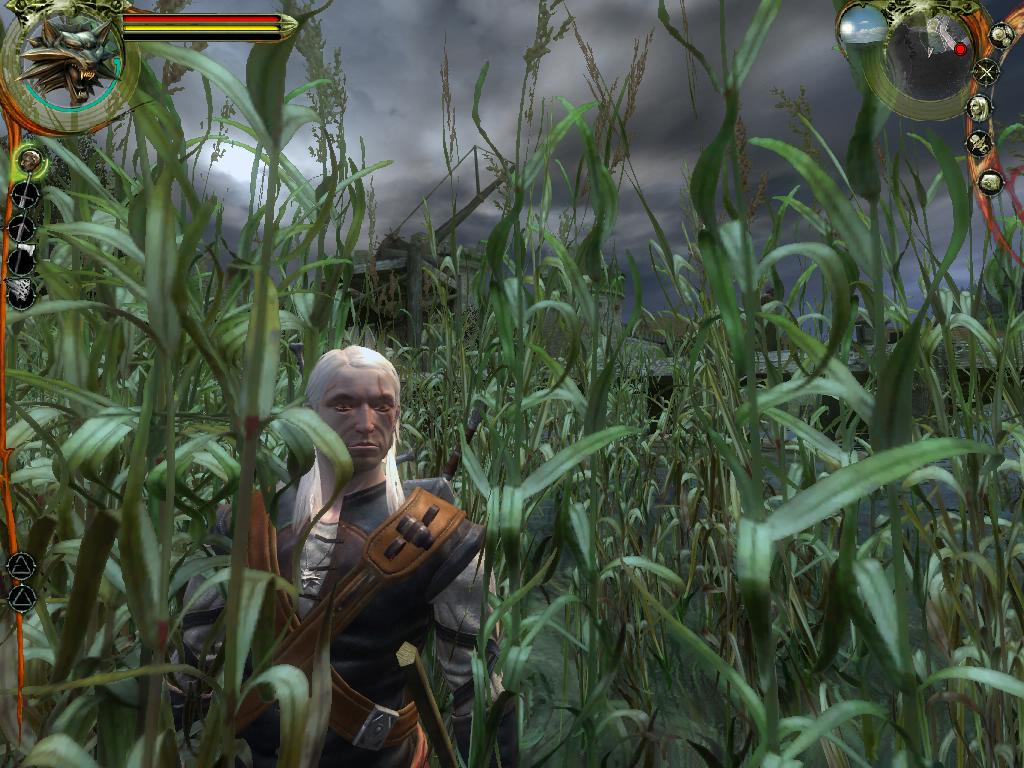Open the white-haired hero portrait icon
Viewport: 1024px width, 768px height.
pyautogui.click(x=980, y=108)
